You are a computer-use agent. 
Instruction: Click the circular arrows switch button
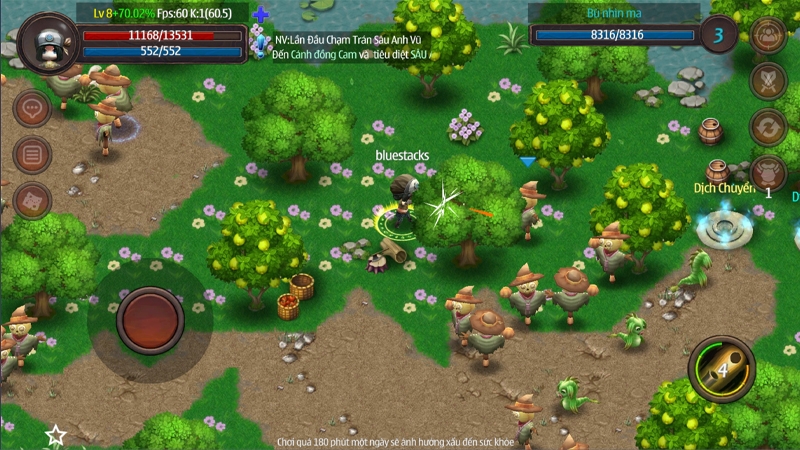click(x=767, y=127)
